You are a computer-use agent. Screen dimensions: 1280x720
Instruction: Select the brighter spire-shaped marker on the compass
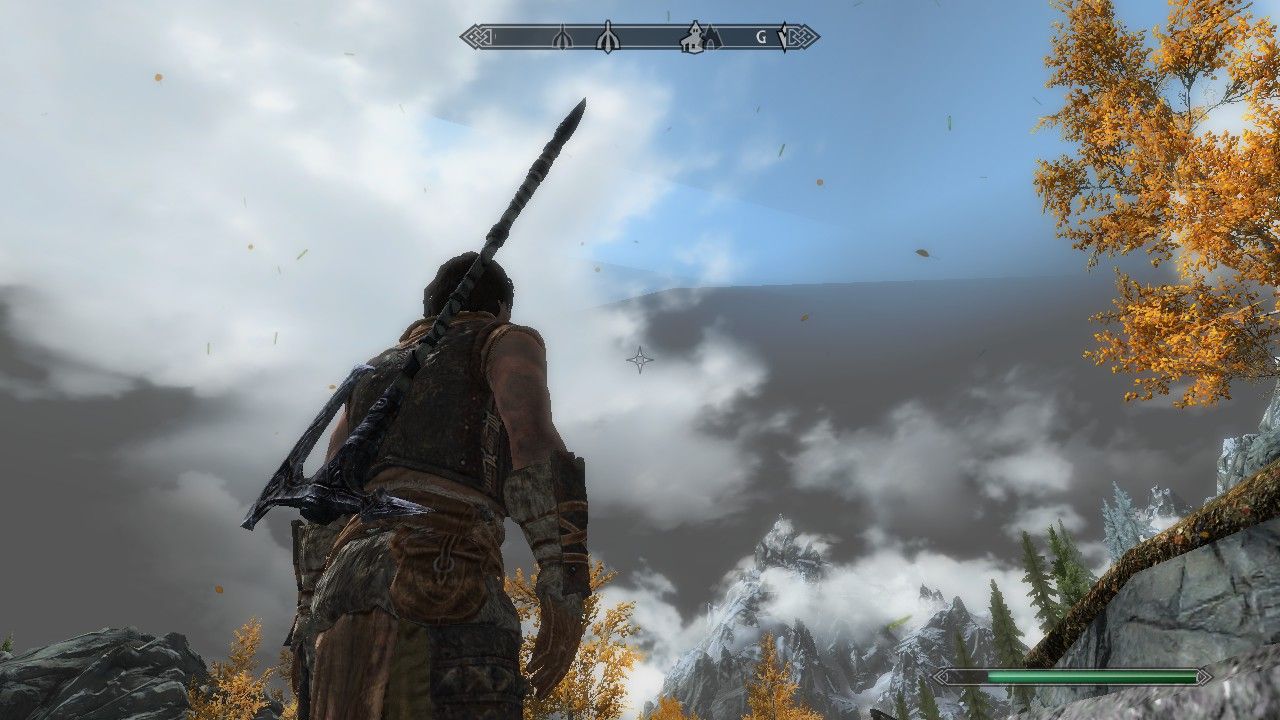tap(607, 38)
